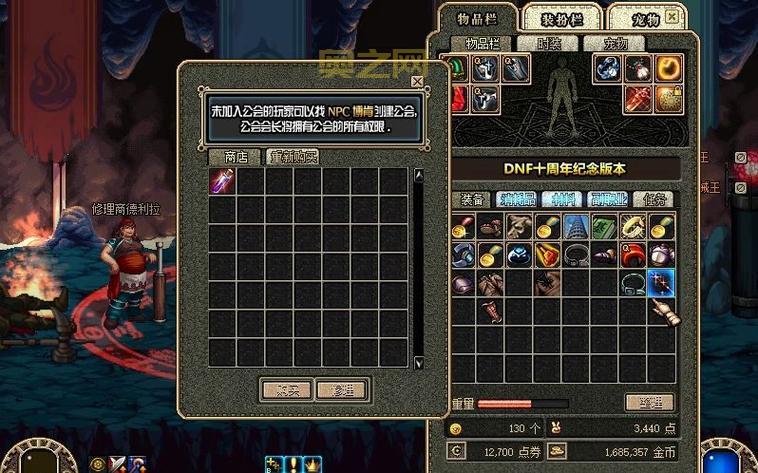Select the green book item in inventory
758x473 pixels.
point(603,226)
